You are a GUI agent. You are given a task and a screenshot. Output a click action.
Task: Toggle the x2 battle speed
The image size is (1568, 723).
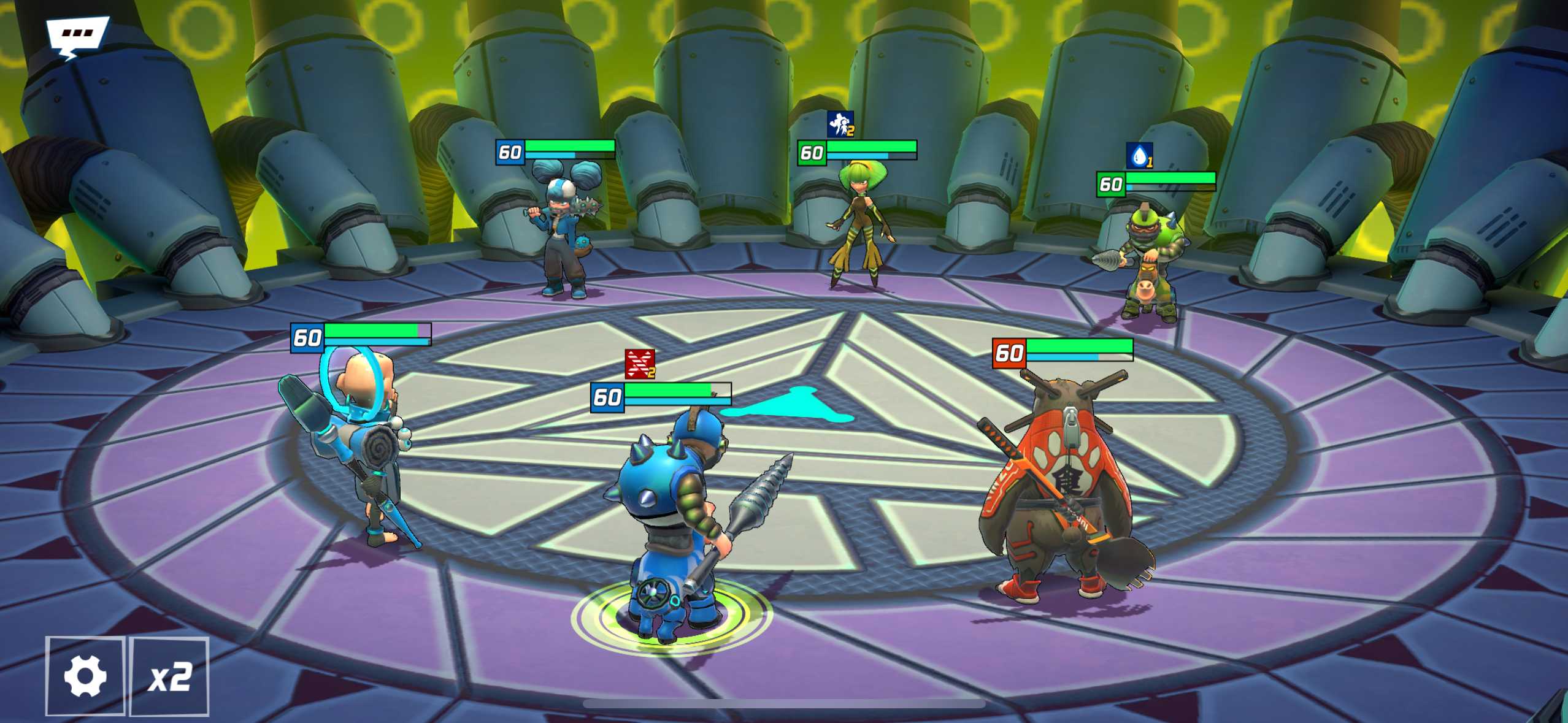point(170,676)
